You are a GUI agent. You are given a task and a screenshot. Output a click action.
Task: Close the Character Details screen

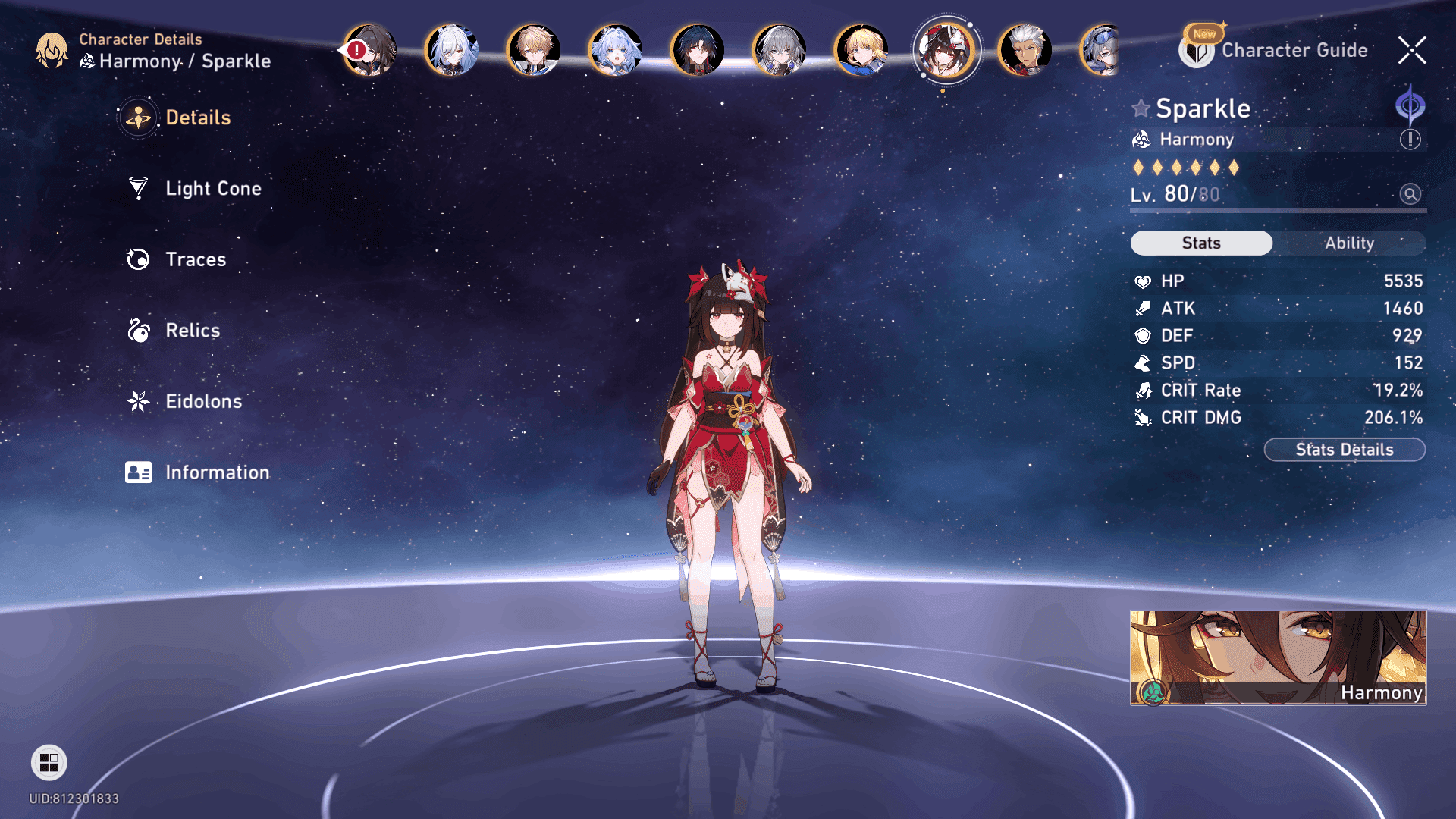click(x=1411, y=51)
